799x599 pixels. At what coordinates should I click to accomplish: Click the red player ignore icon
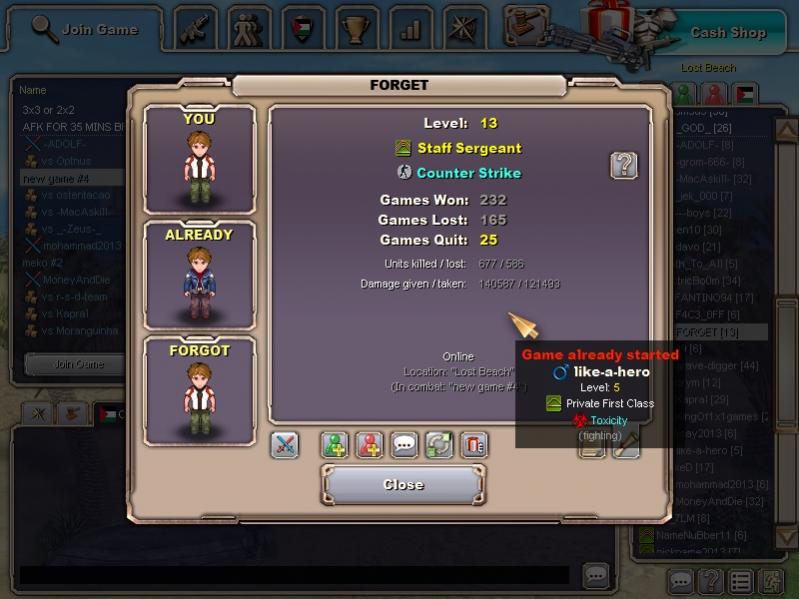point(370,445)
